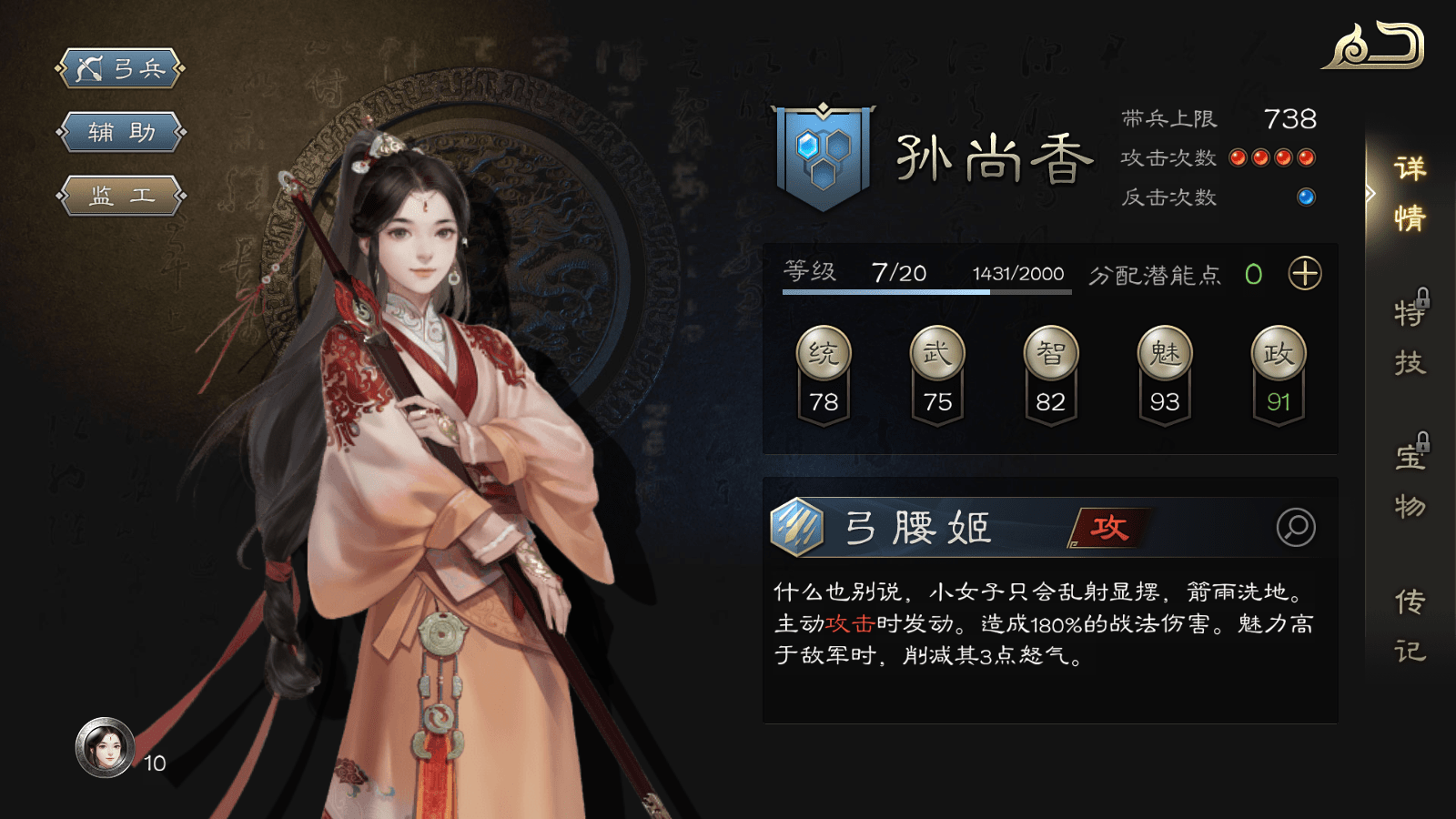Image resolution: width=1456 pixels, height=819 pixels.
Task: Switch to the 详情 details tab
Action: [1410, 193]
